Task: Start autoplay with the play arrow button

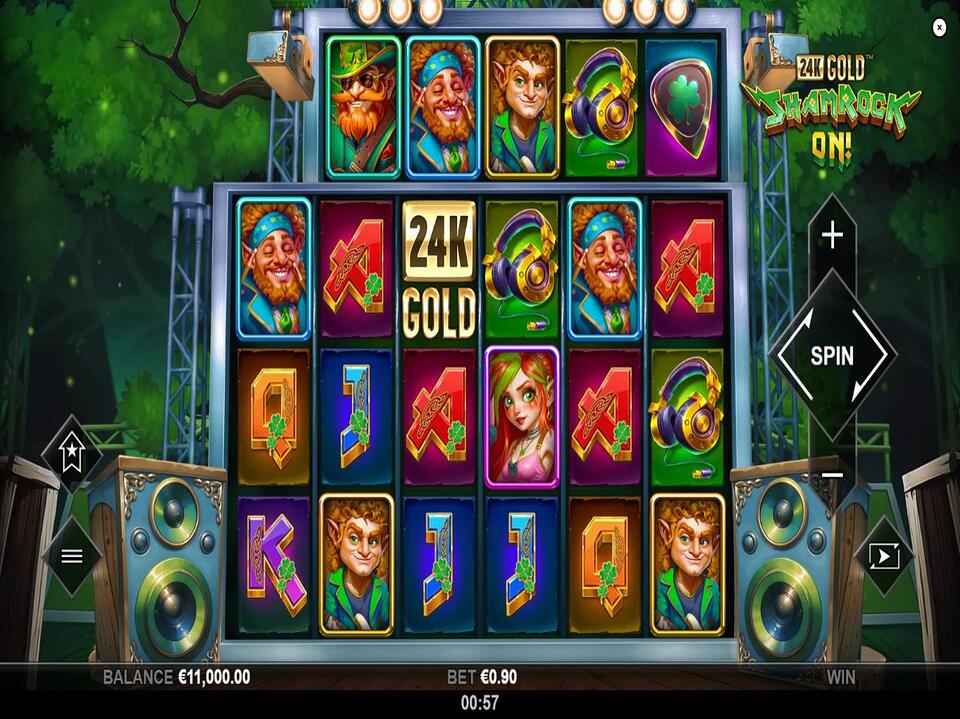Action: pos(884,556)
